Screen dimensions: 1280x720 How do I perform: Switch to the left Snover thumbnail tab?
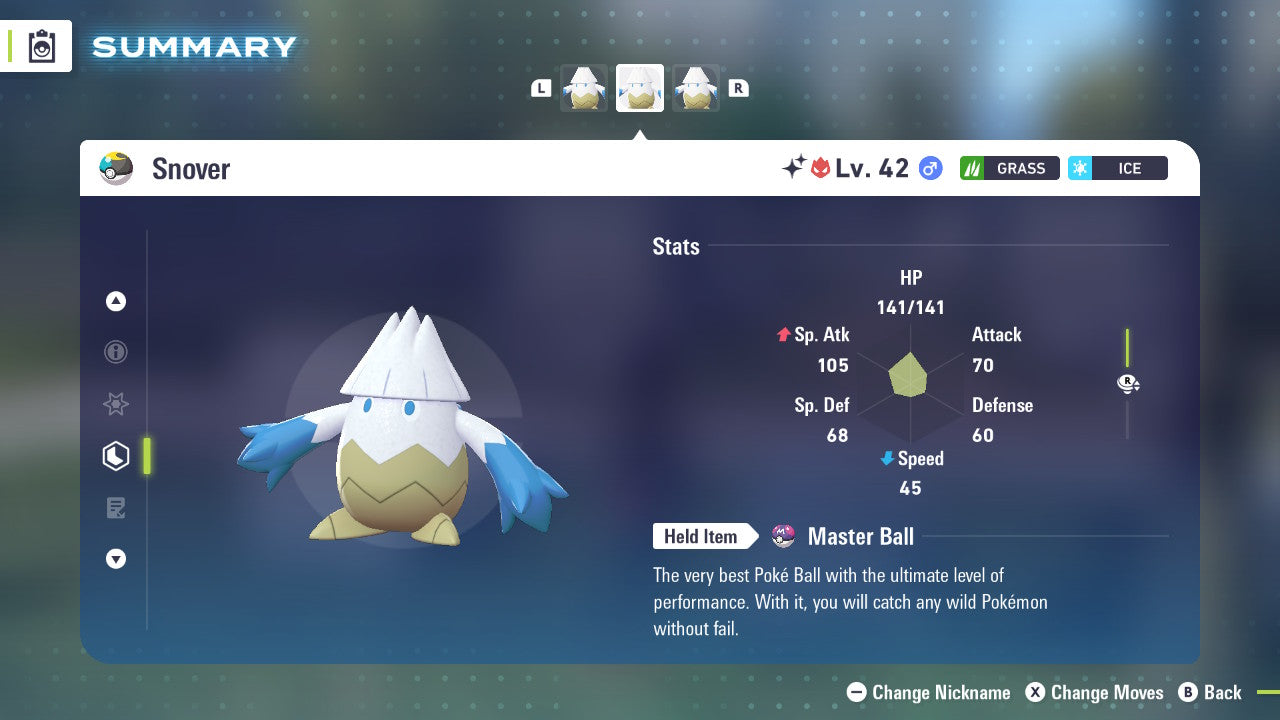pyautogui.click(x=584, y=88)
